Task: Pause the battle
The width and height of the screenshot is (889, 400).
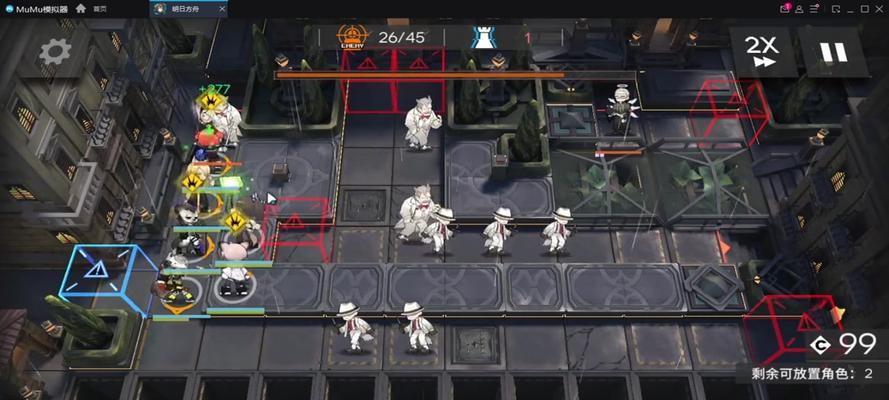Action: [x=833, y=51]
